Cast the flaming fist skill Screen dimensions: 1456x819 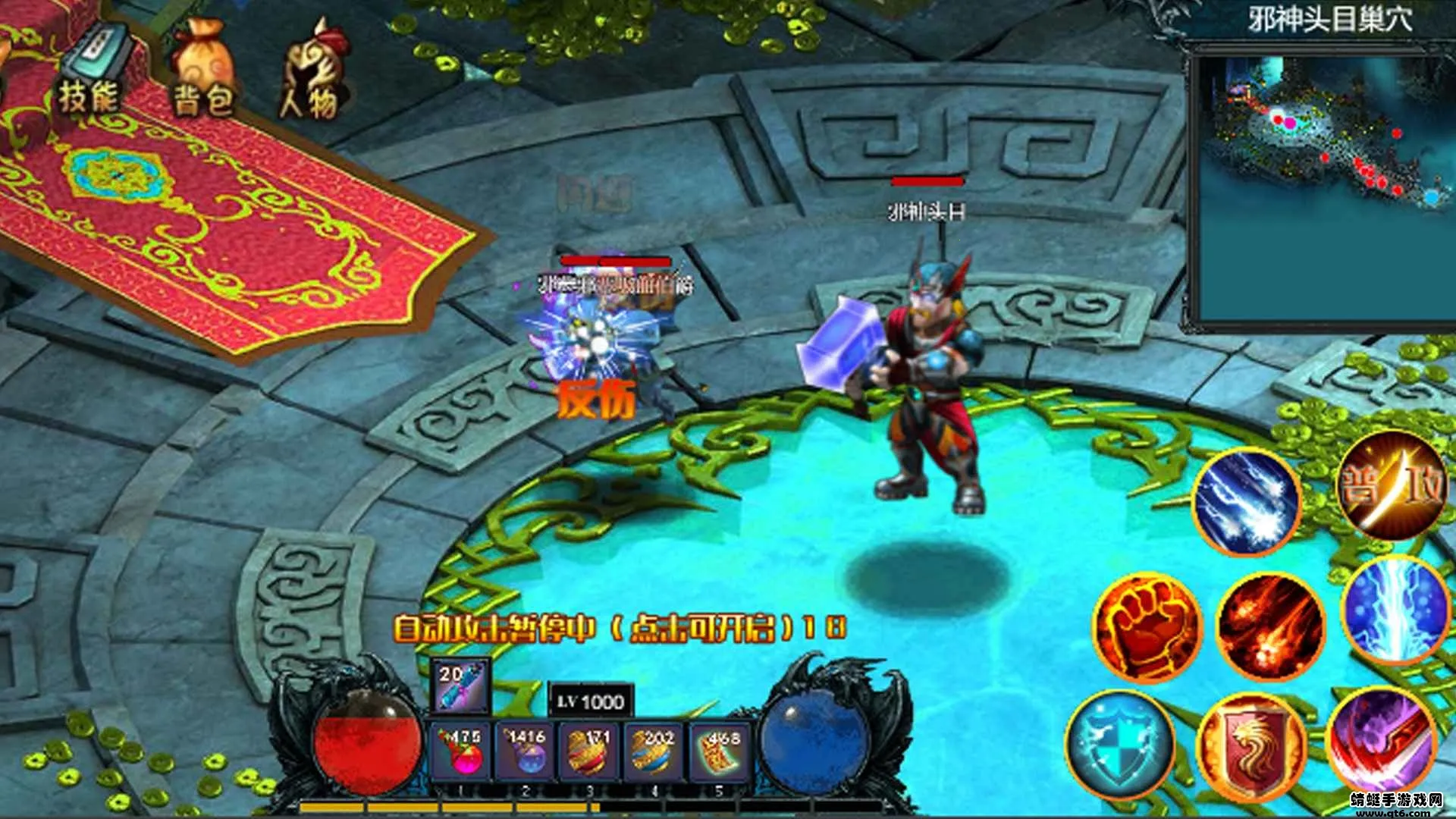click(1148, 626)
